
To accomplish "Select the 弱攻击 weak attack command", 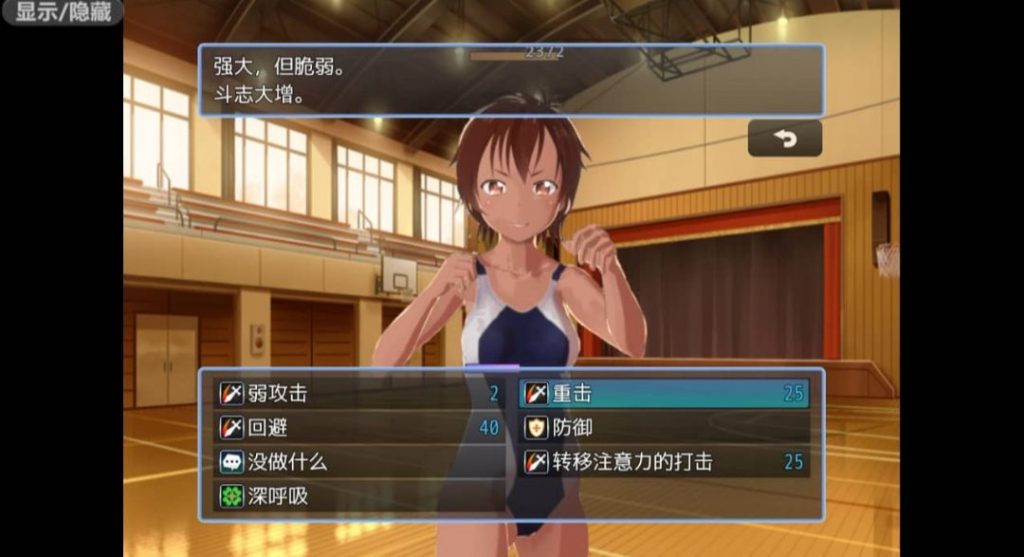I will 360,394.
